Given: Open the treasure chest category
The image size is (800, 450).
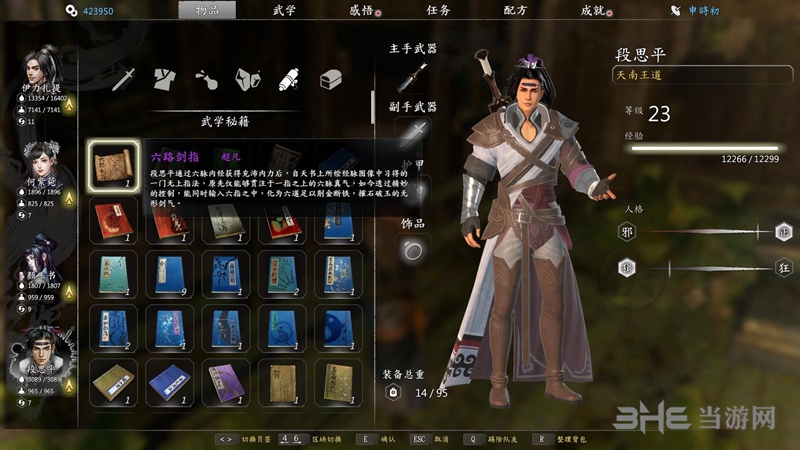Looking at the screenshot, I should tap(331, 78).
